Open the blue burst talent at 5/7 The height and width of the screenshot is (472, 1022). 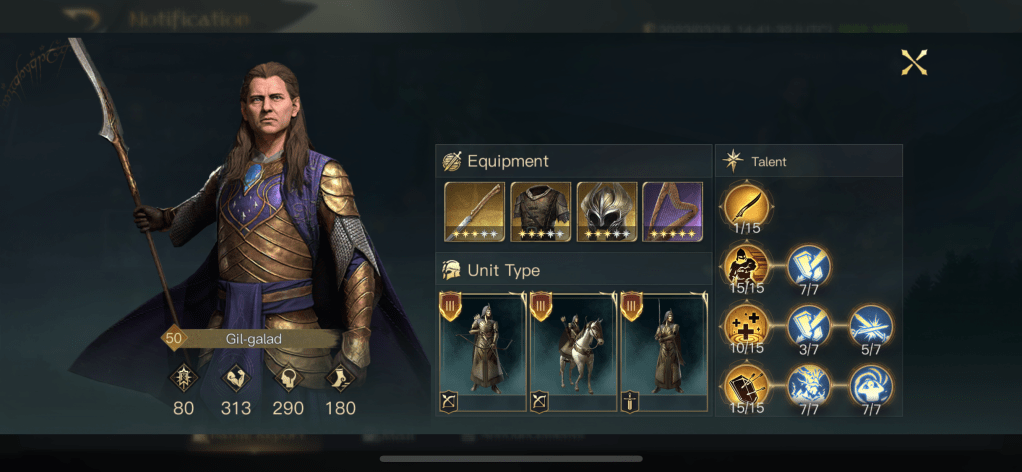870,326
